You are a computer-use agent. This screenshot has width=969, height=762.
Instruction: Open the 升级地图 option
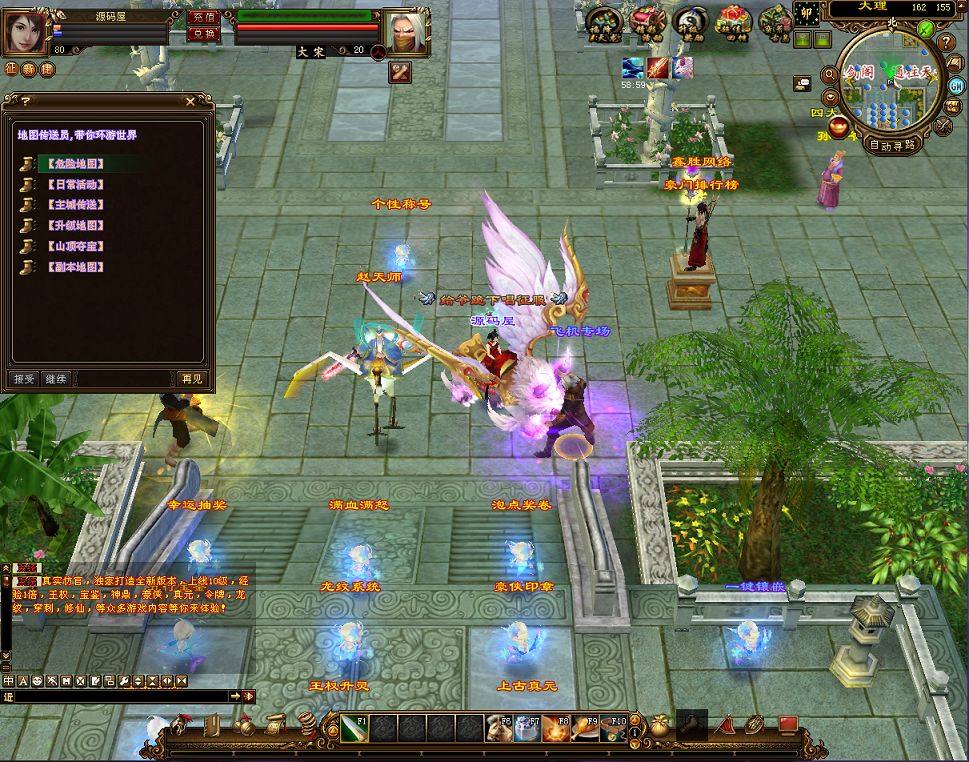point(75,226)
